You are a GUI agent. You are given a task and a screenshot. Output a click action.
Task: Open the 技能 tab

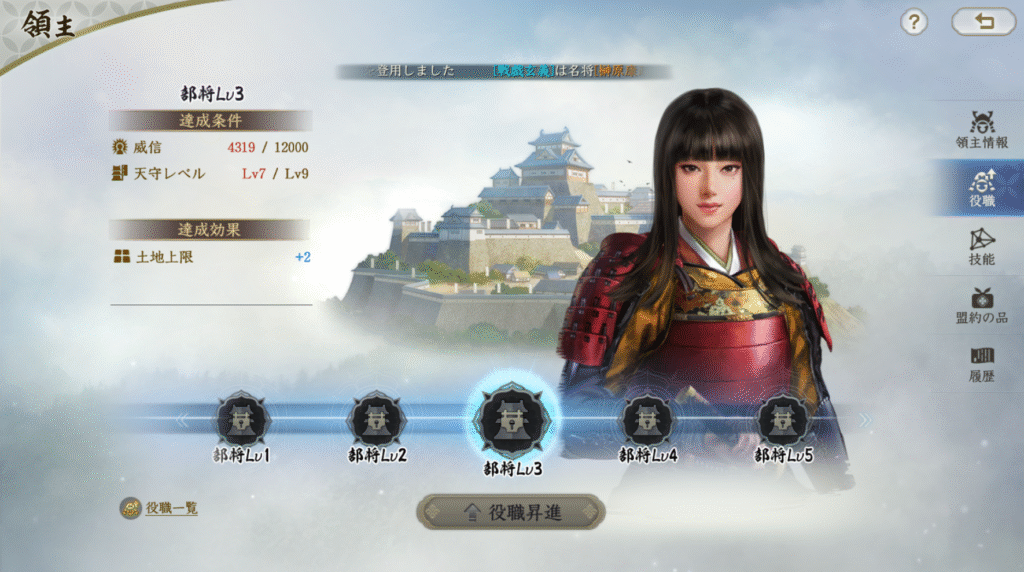click(981, 246)
